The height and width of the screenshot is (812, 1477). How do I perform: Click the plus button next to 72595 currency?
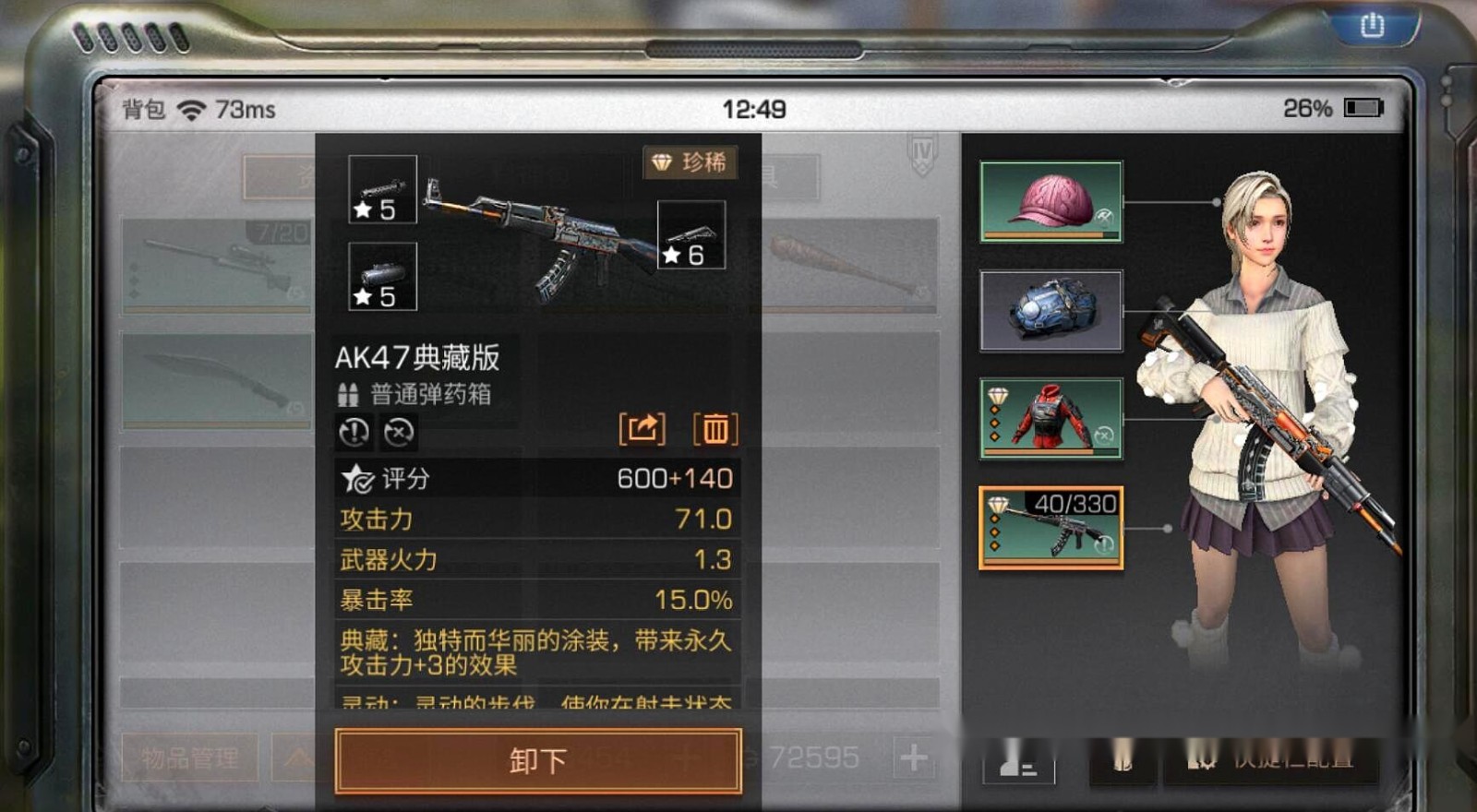(914, 757)
